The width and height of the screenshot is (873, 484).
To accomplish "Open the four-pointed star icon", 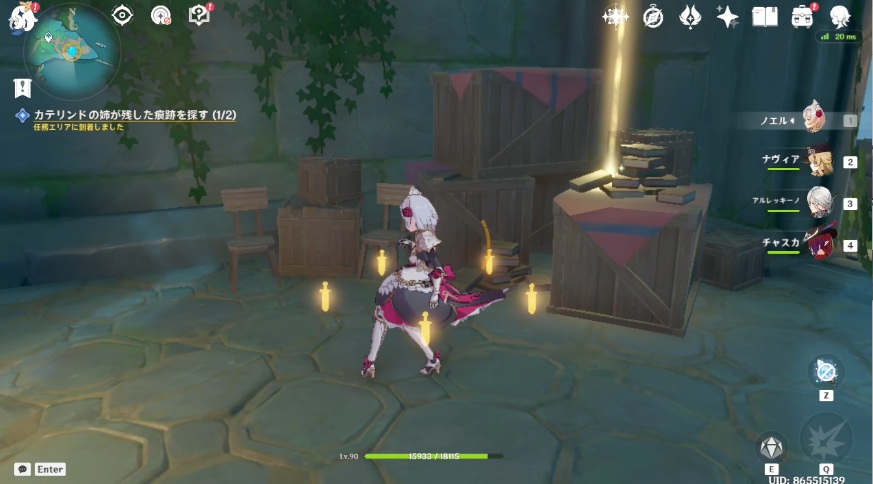I will coord(728,17).
